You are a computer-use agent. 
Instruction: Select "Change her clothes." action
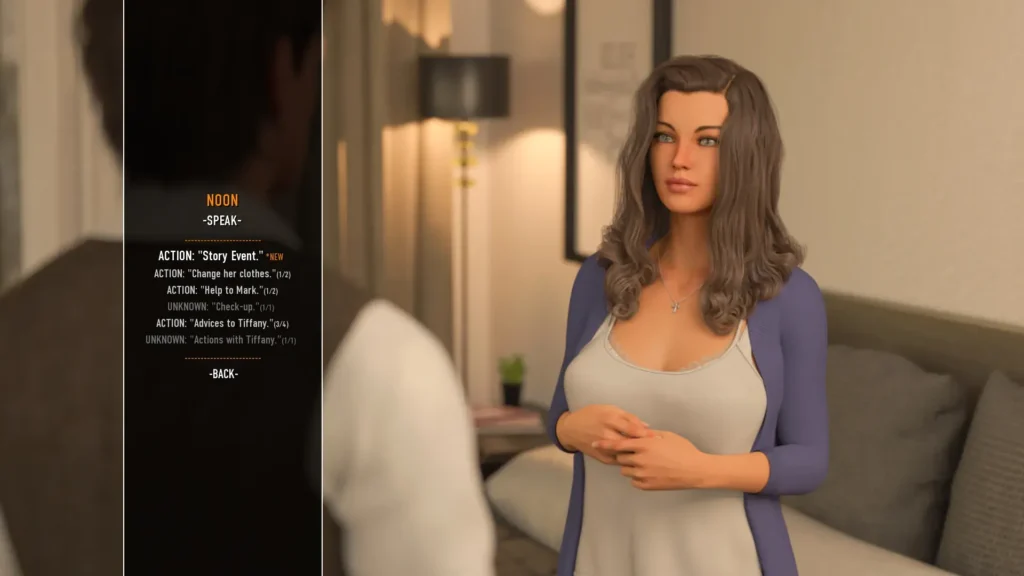pos(222,274)
